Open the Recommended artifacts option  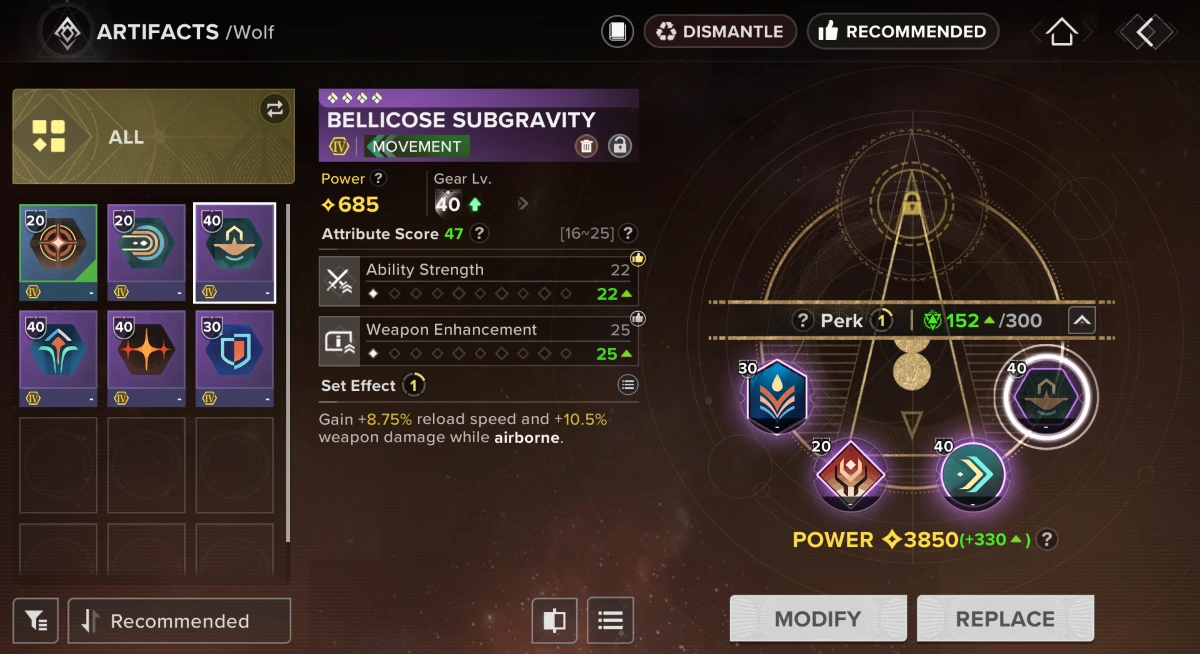tap(902, 32)
